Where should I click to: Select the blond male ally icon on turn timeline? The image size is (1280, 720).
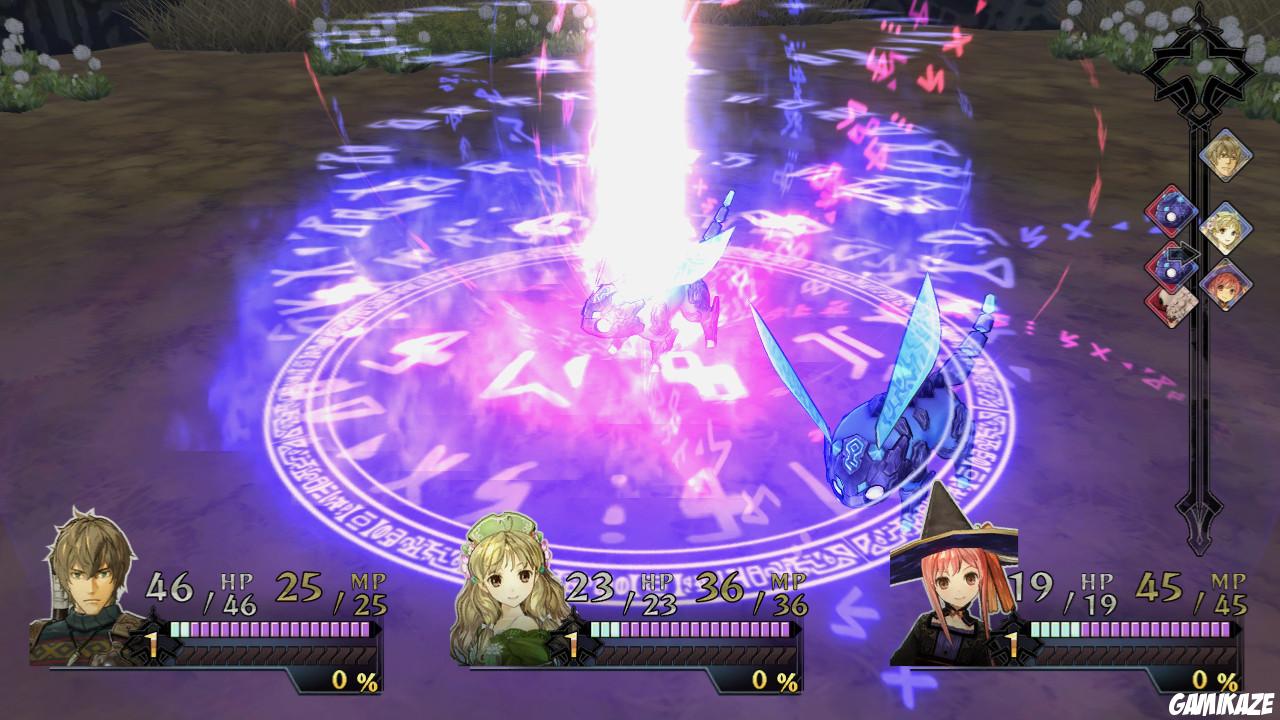pos(1225,155)
